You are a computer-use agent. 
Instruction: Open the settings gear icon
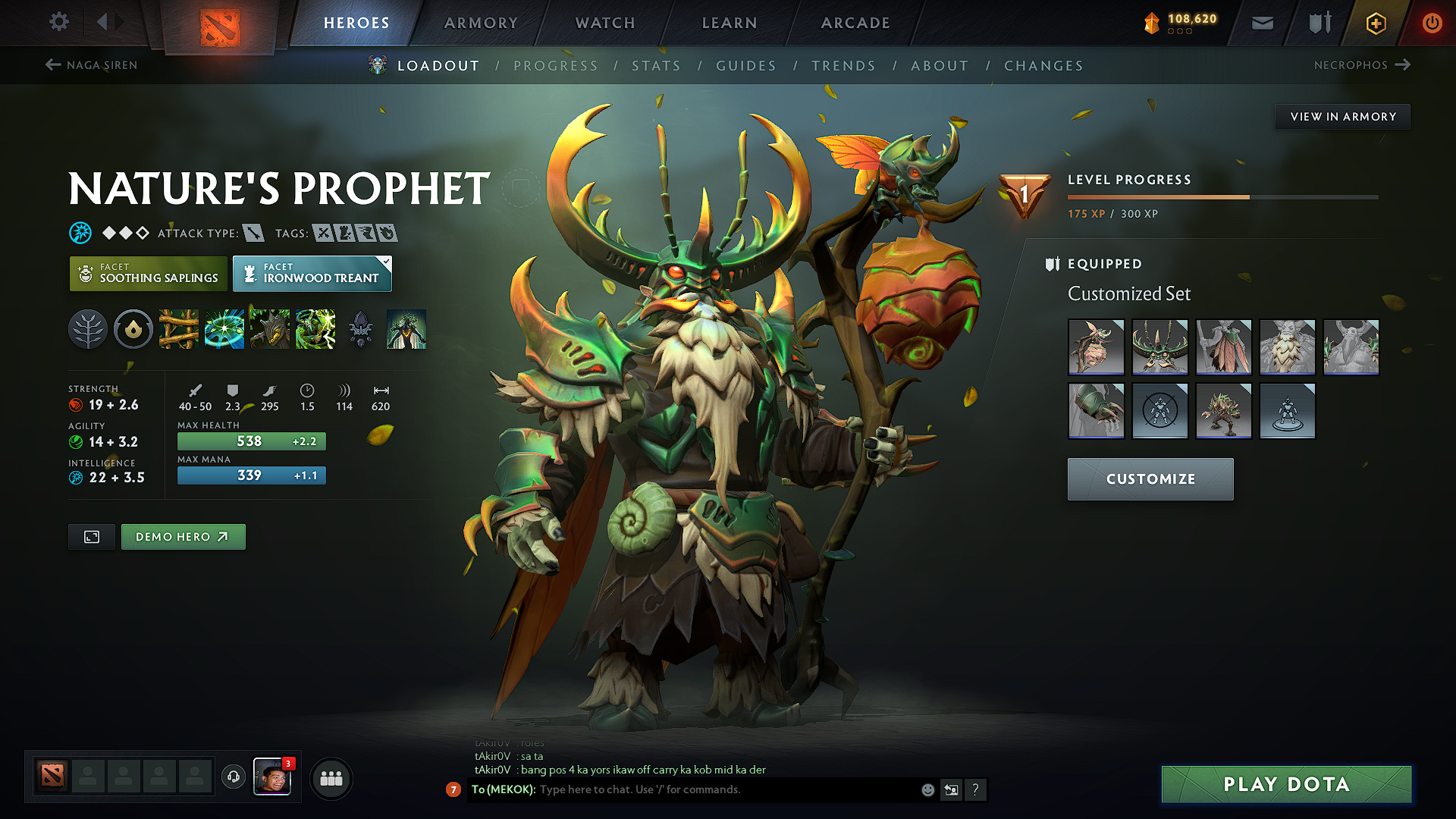(58, 22)
